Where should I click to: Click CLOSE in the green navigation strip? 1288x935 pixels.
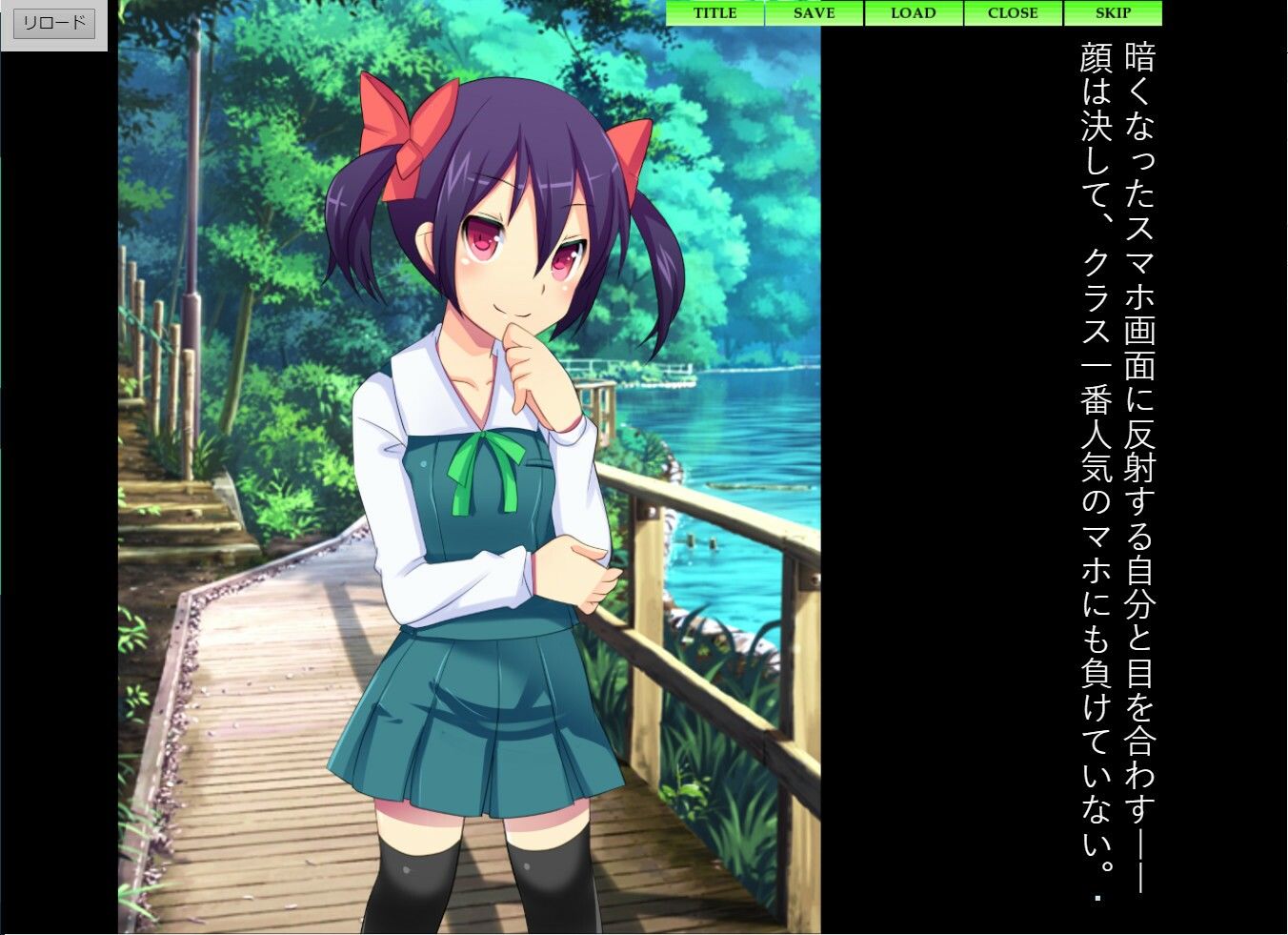[x=1013, y=13]
